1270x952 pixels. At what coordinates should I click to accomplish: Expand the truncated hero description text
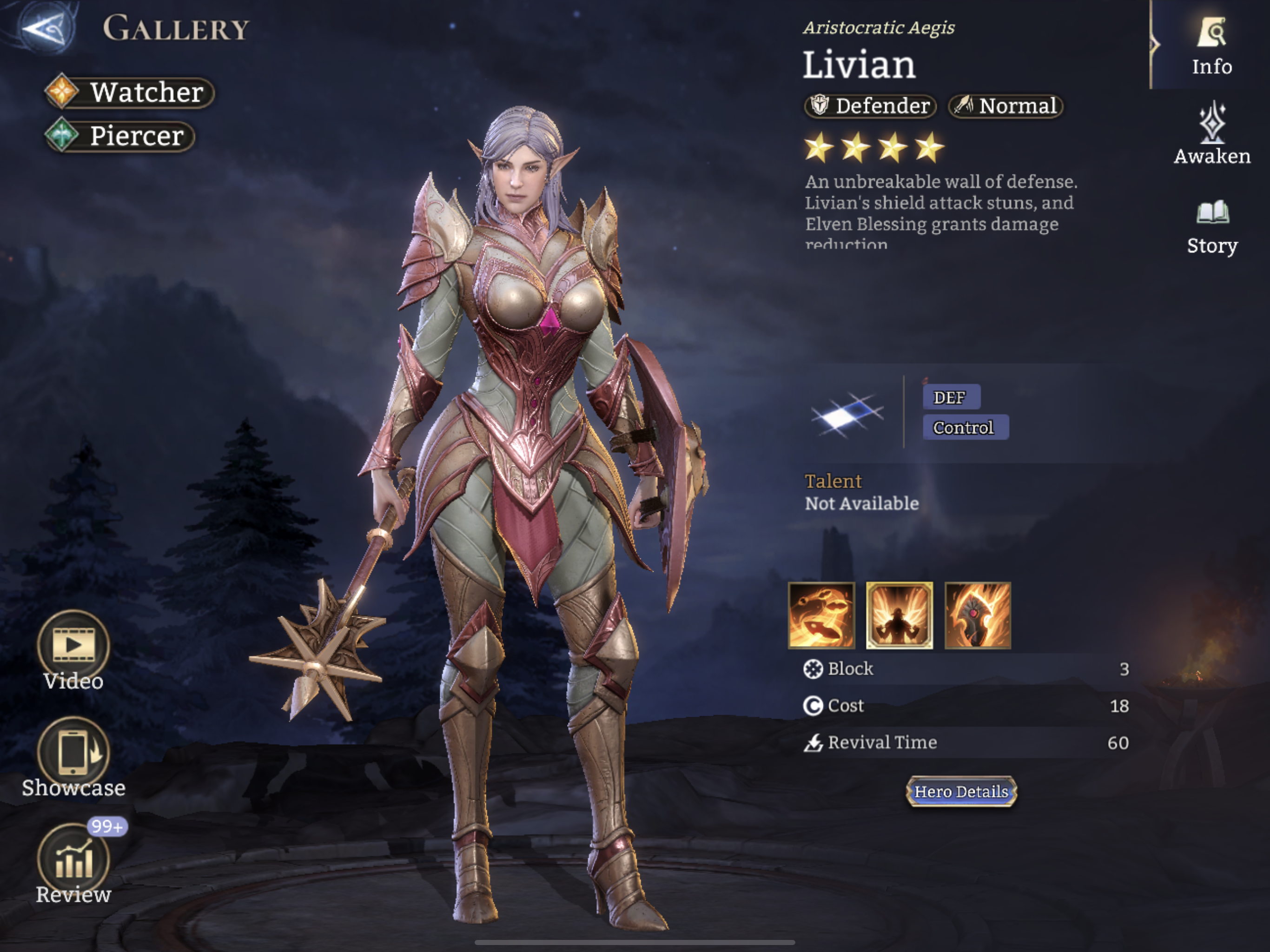[942, 215]
